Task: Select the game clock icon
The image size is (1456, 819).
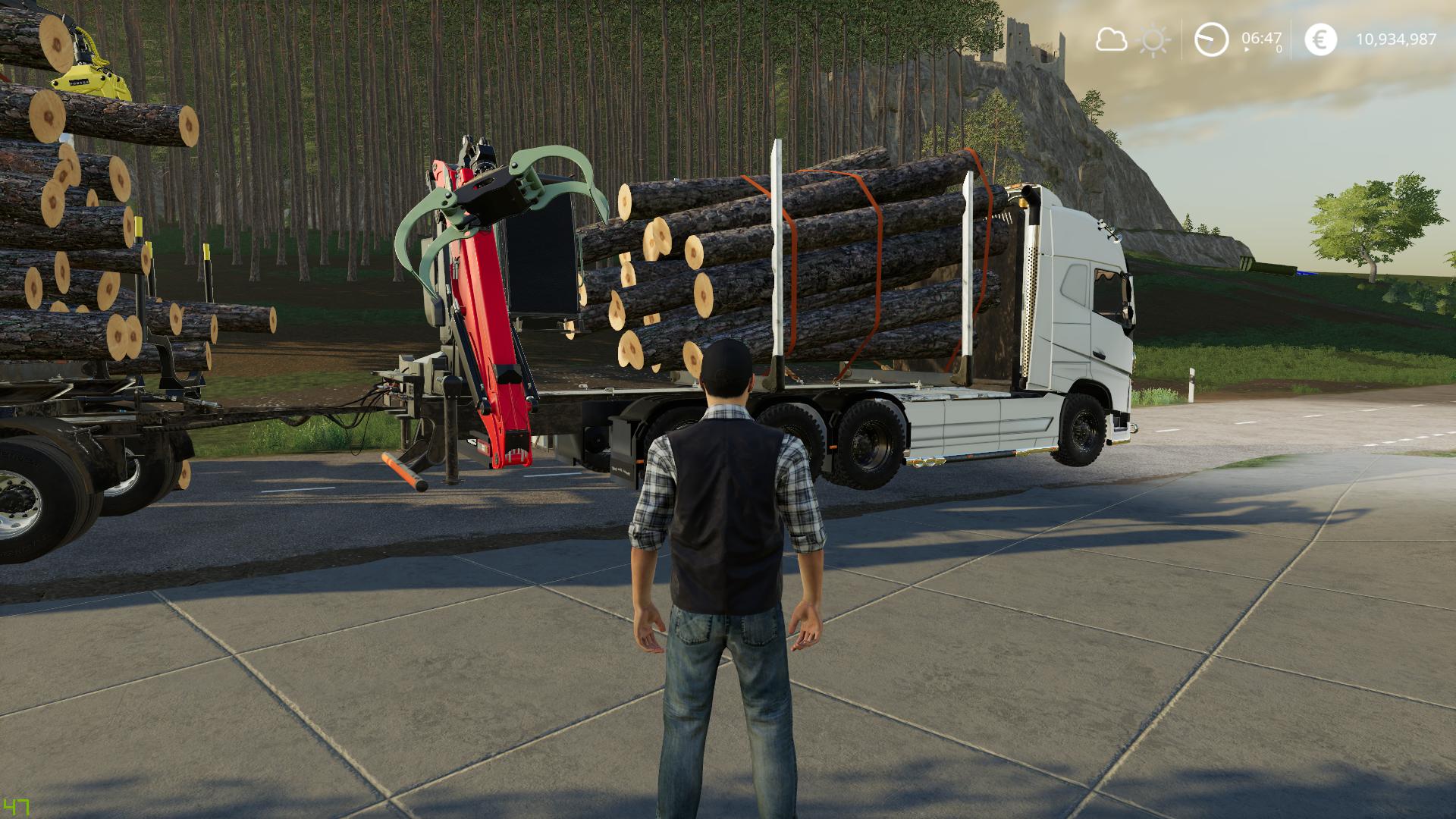Action: tap(1211, 39)
